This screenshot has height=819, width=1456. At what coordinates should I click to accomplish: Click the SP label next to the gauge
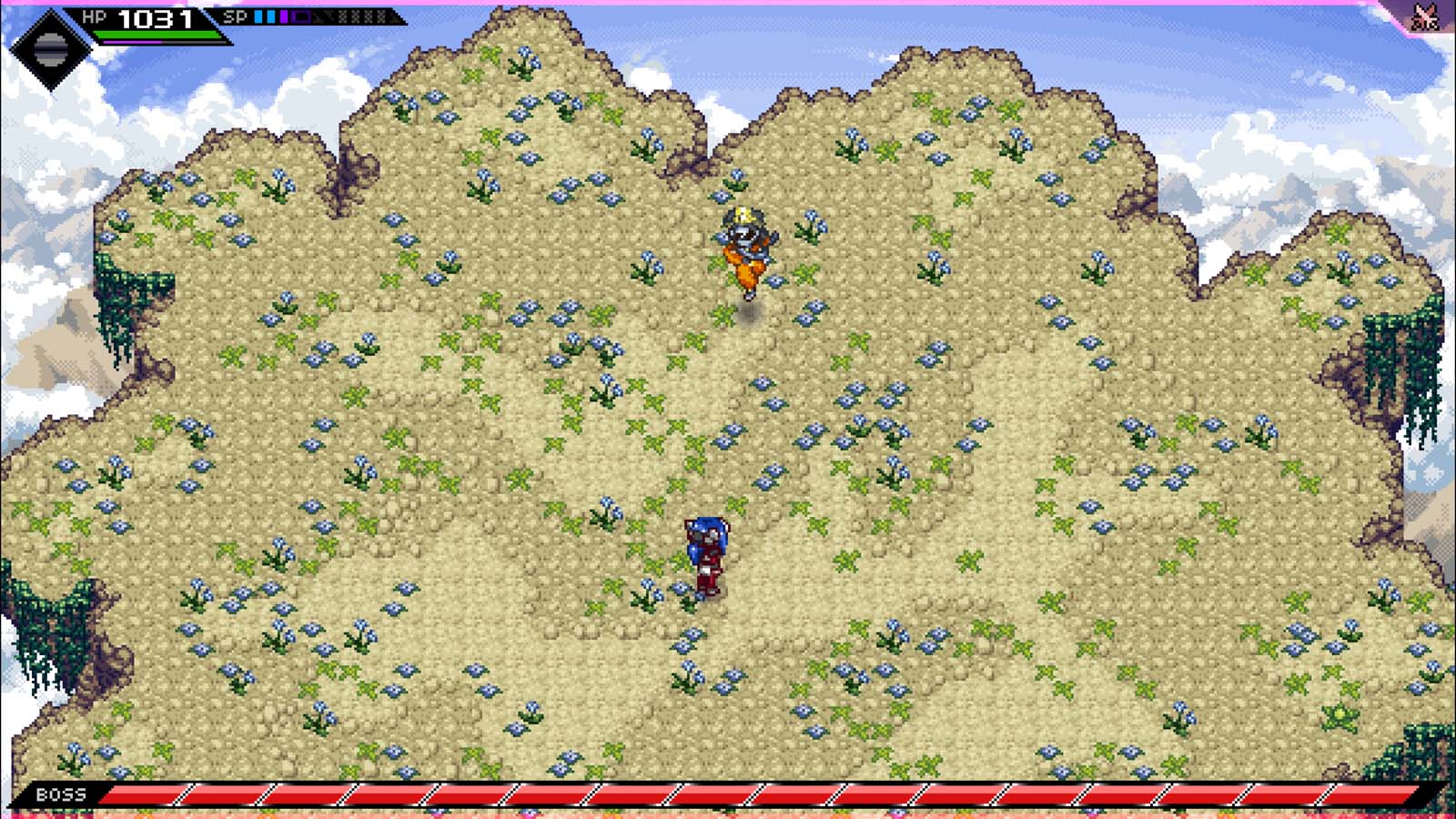(235, 15)
